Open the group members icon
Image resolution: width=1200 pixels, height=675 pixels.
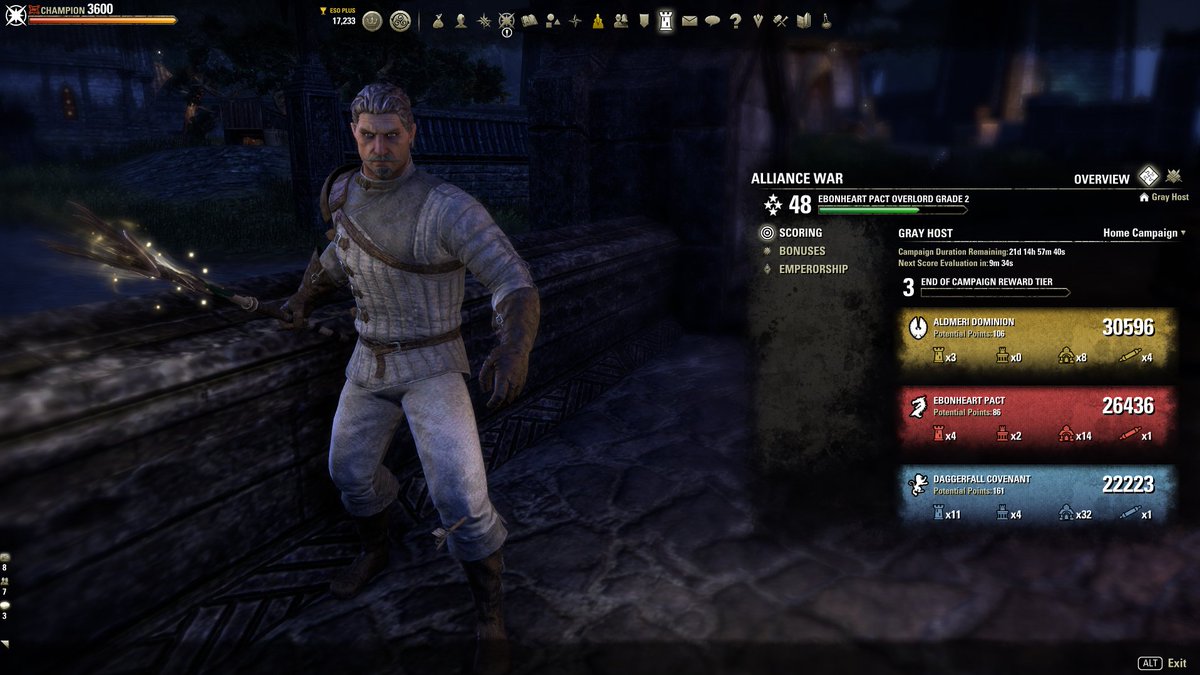click(621, 20)
